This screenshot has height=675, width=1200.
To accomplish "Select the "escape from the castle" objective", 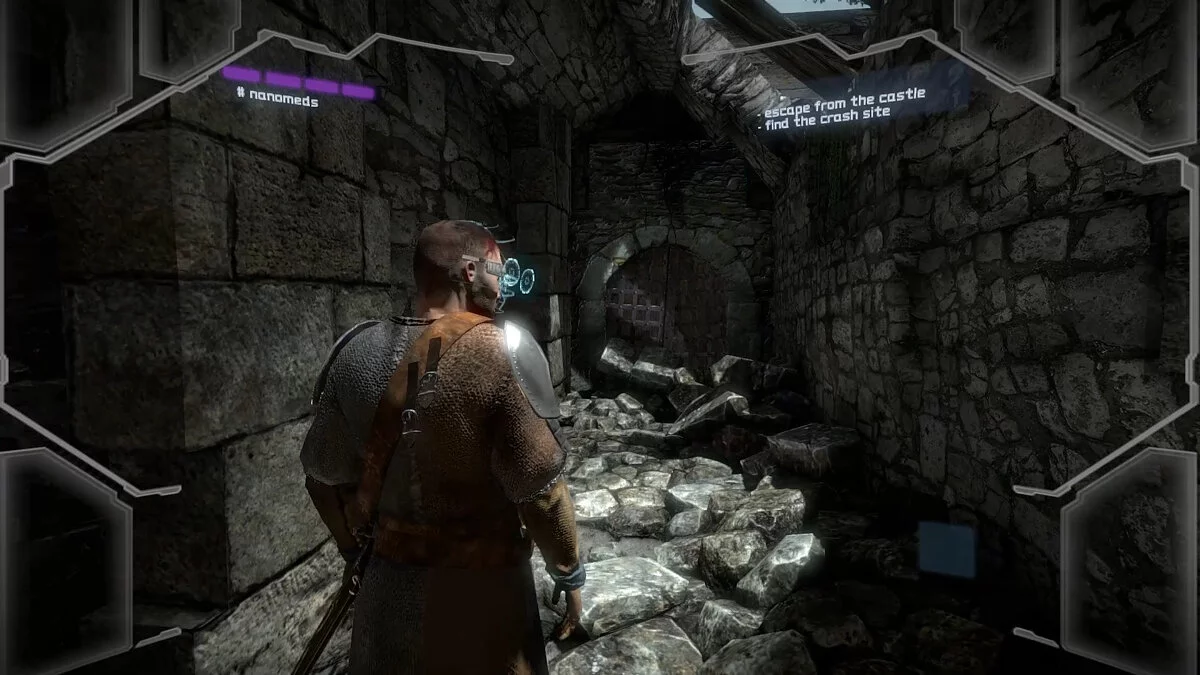I will pyautogui.click(x=845, y=96).
